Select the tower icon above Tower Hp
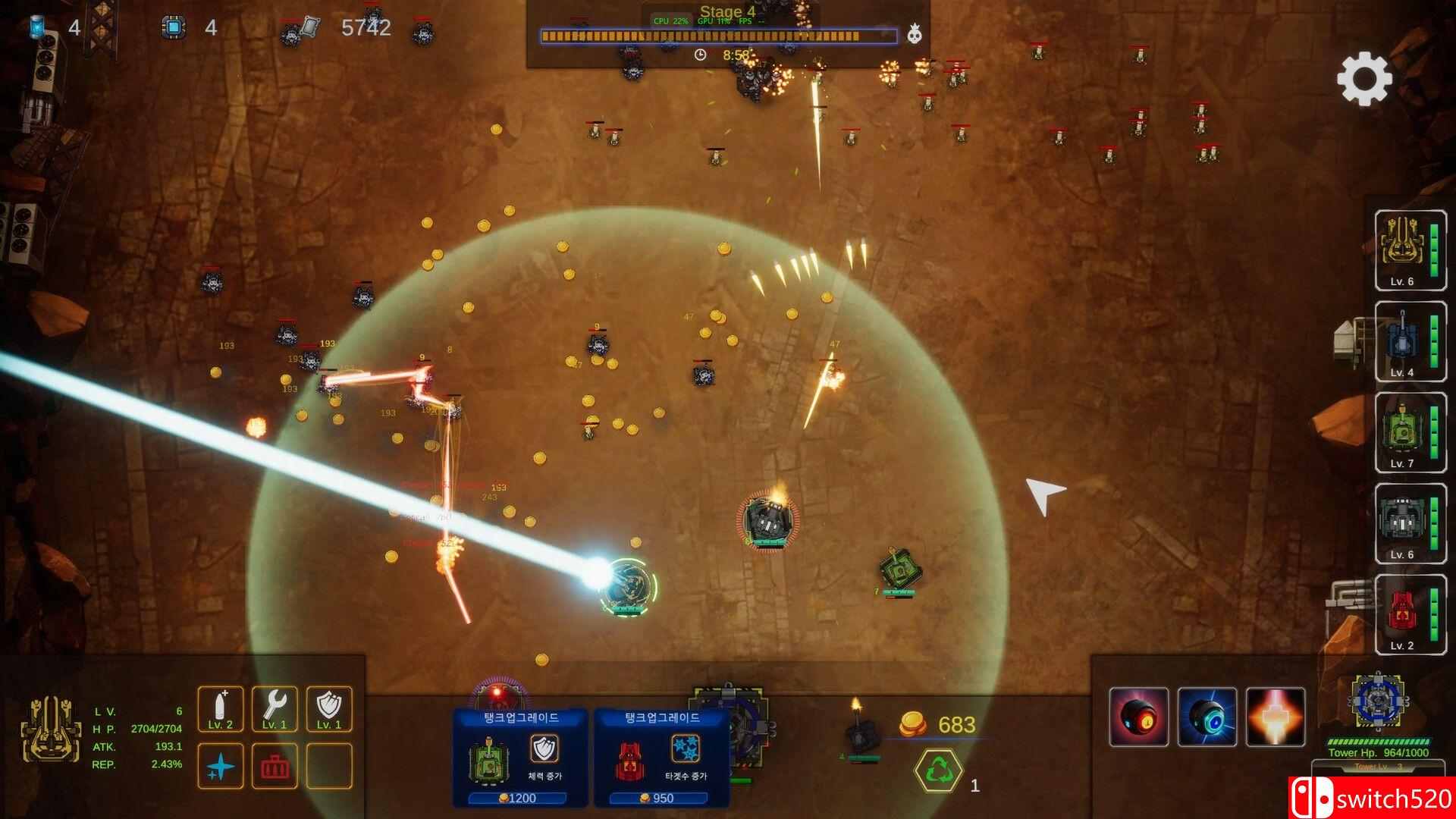Screen dimensions: 1456x819 click(x=1379, y=702)
